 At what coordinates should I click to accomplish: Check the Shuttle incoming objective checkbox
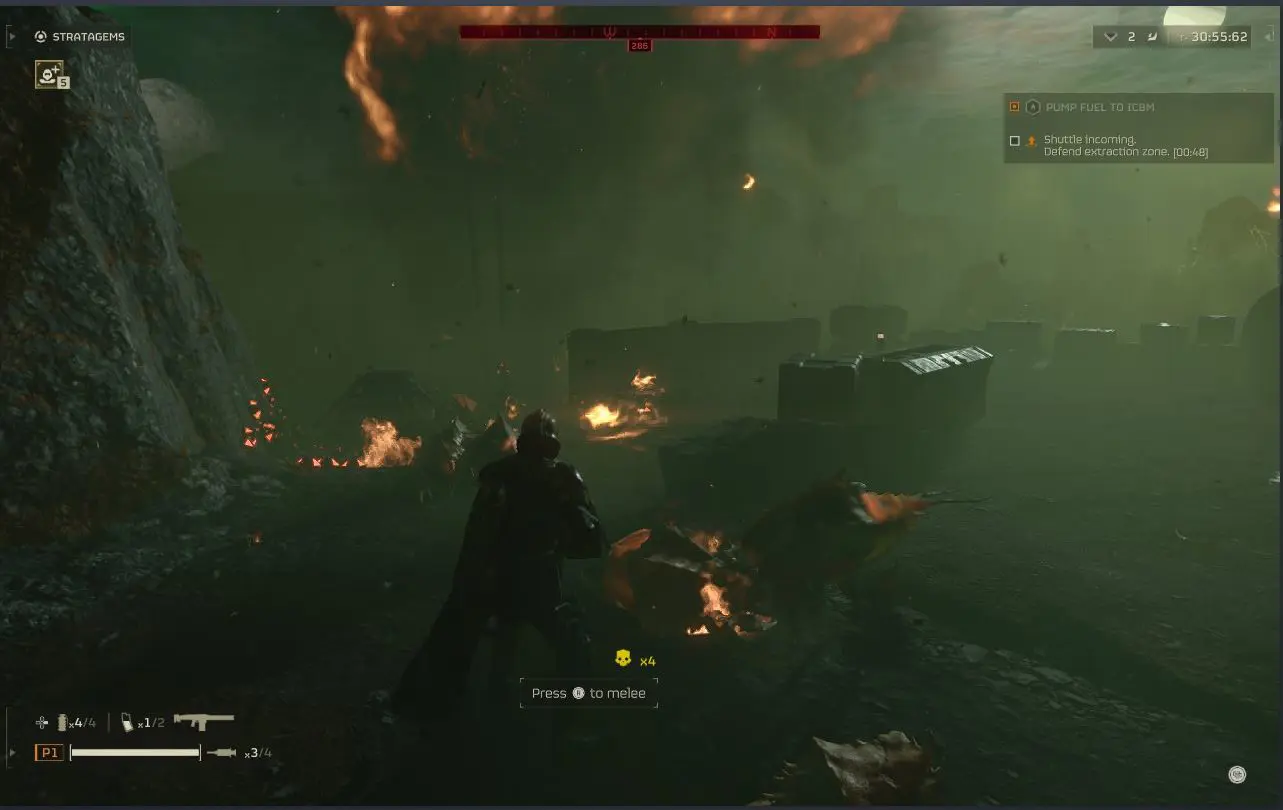point(1013,140)
